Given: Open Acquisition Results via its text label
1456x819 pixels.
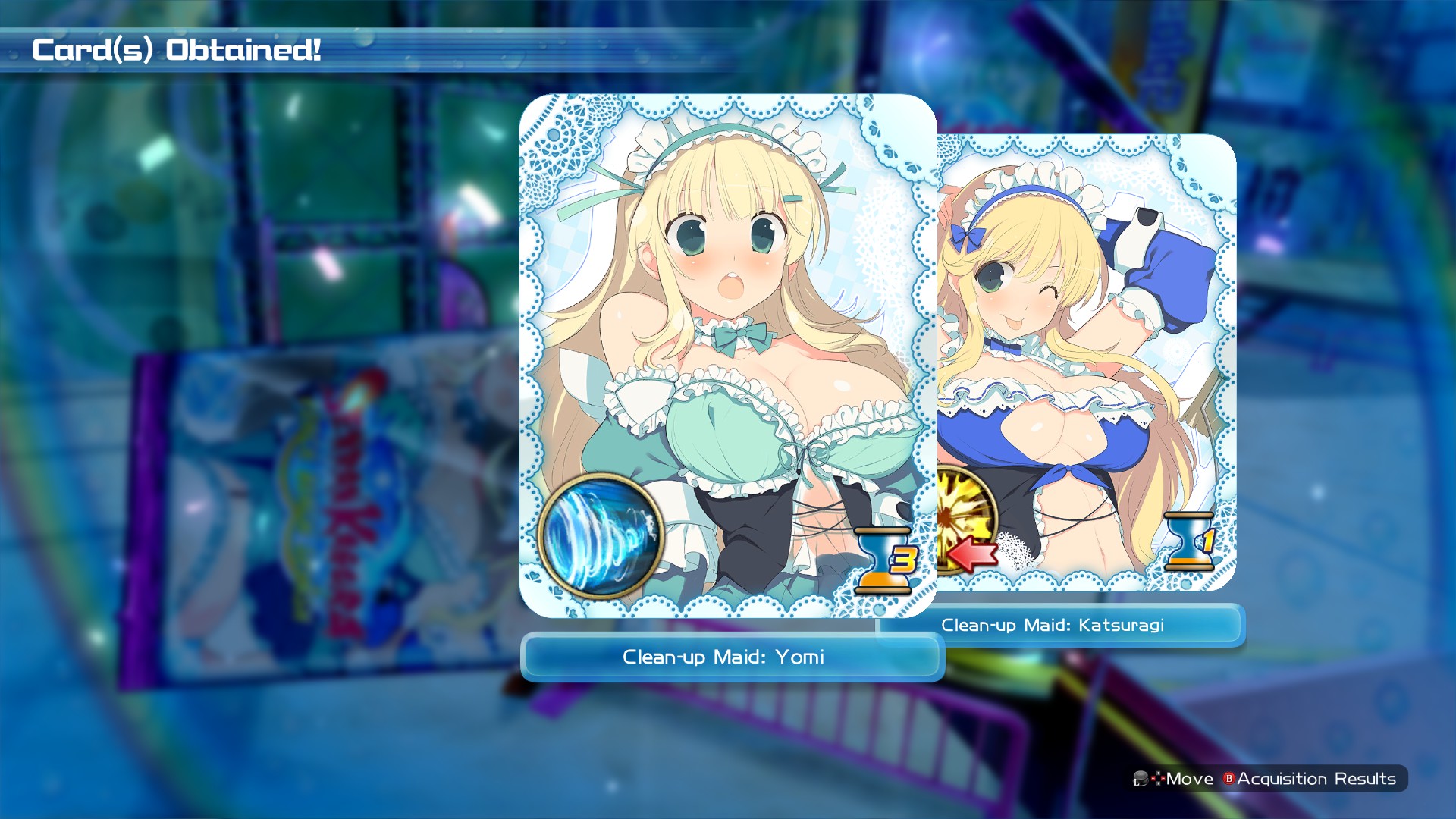Looking at the screenshot, I should click(x=1316, y=778).
